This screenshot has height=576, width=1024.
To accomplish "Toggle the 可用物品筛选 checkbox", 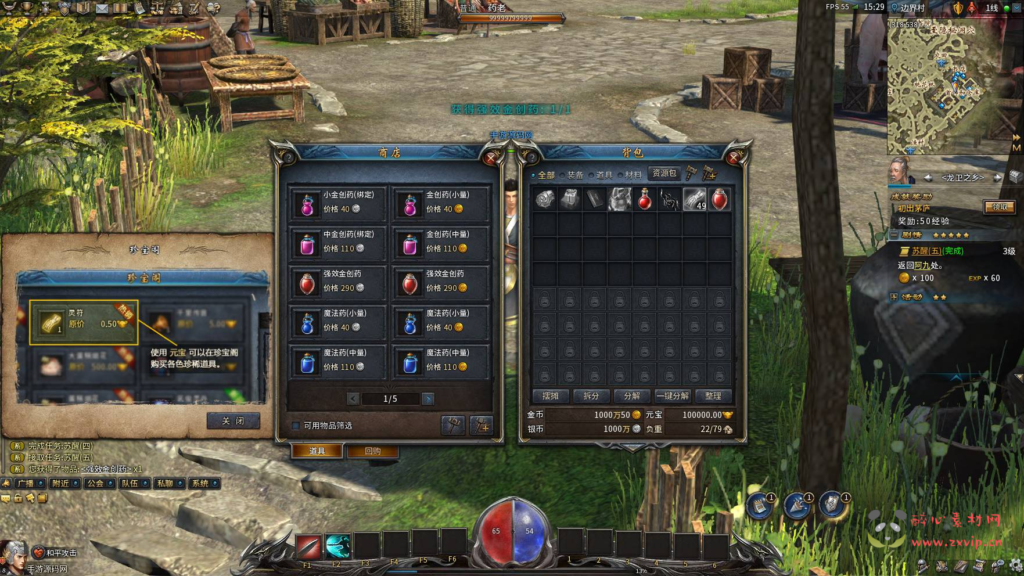I will tap(295, 425).
